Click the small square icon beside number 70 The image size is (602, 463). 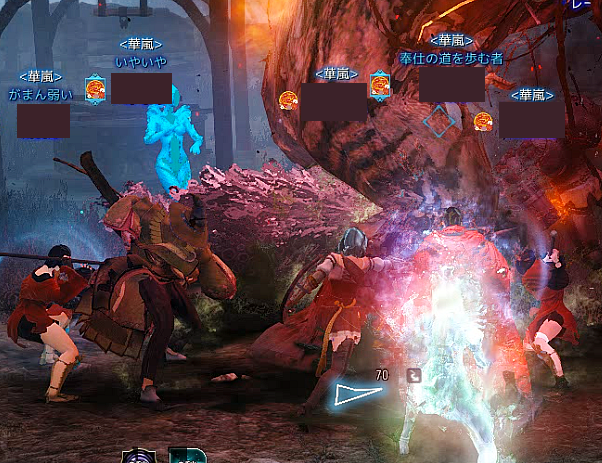(x=413, y=376)
